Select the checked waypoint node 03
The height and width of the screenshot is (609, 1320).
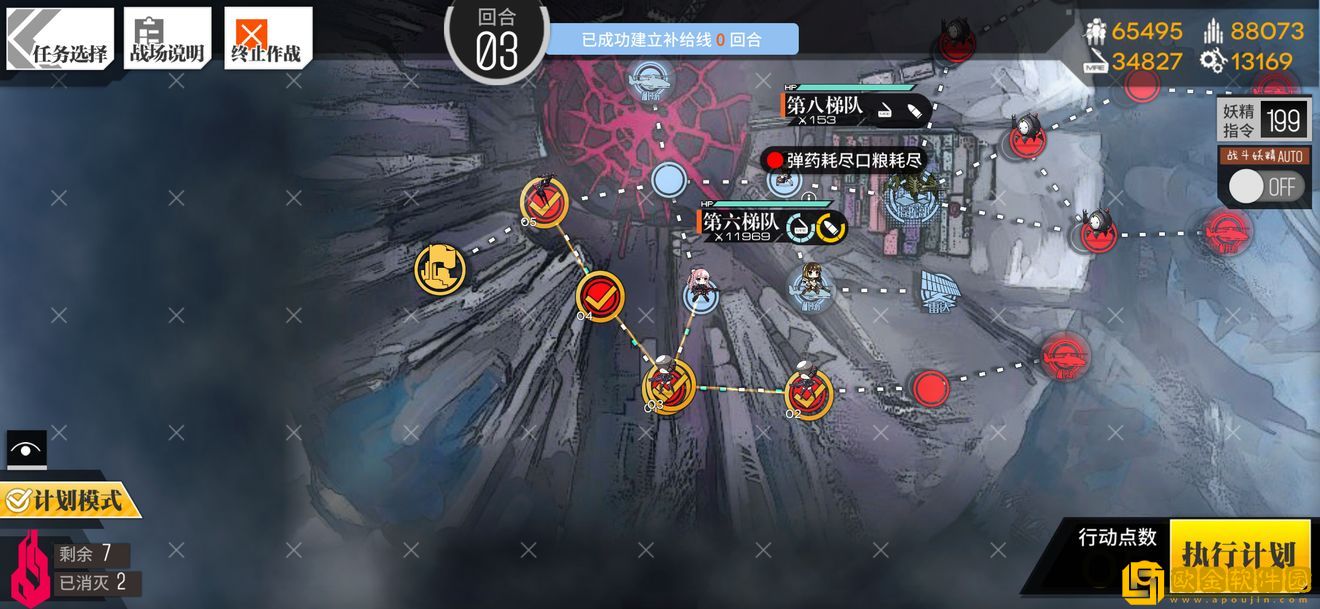[x=668, y=385]
